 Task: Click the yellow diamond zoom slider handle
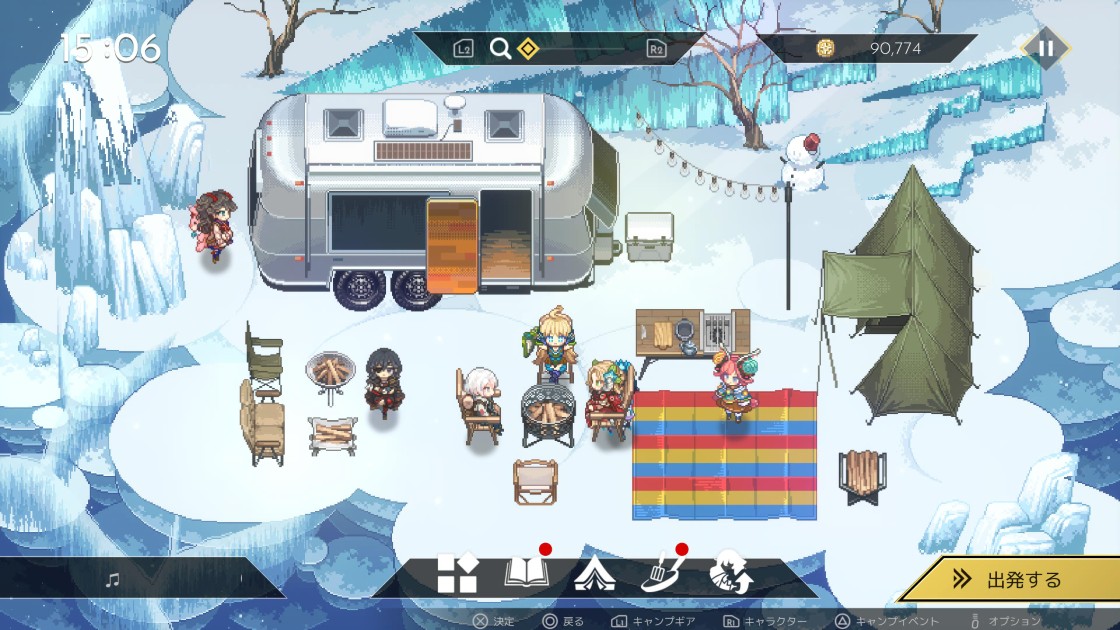tap(527, 48)
